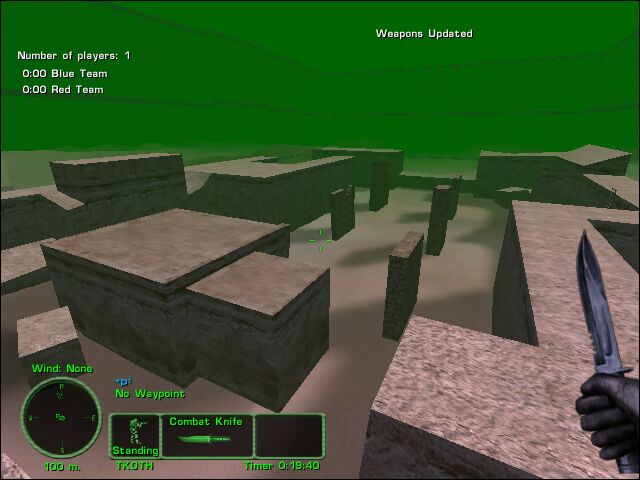Select the Combat Knife weapon slot
The width and height of the screenshot is (640, 480).
205,436
